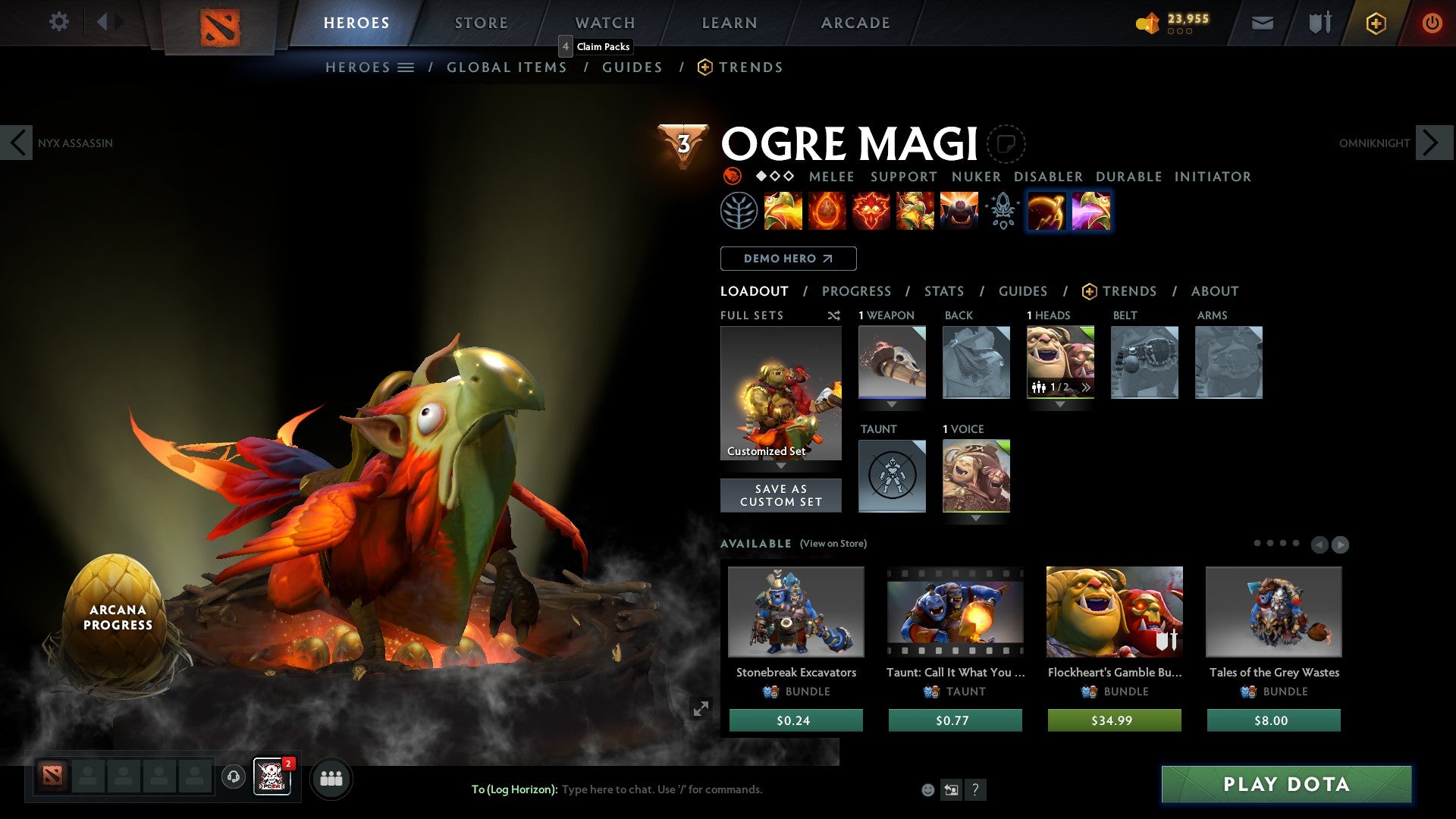Click the right arrow toward Omniknight
The width and height of the screenshot is (1456, 819).
pos(1432,142)
